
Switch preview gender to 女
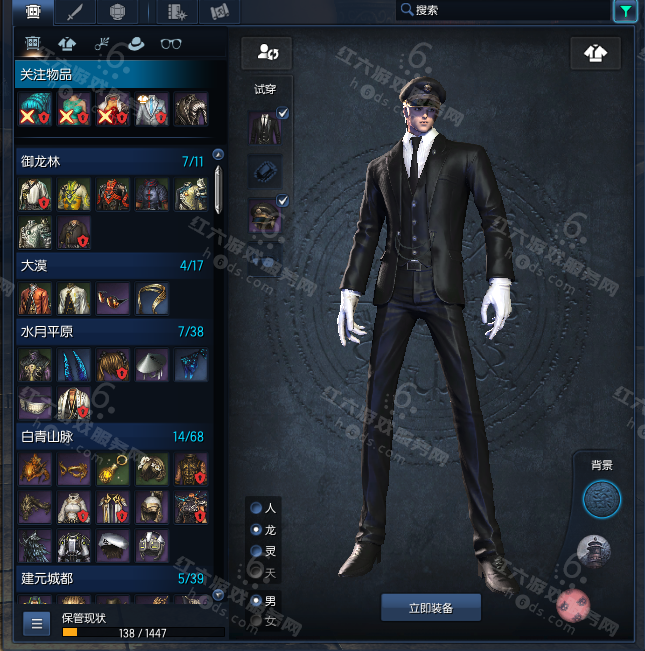click(257, 621)
